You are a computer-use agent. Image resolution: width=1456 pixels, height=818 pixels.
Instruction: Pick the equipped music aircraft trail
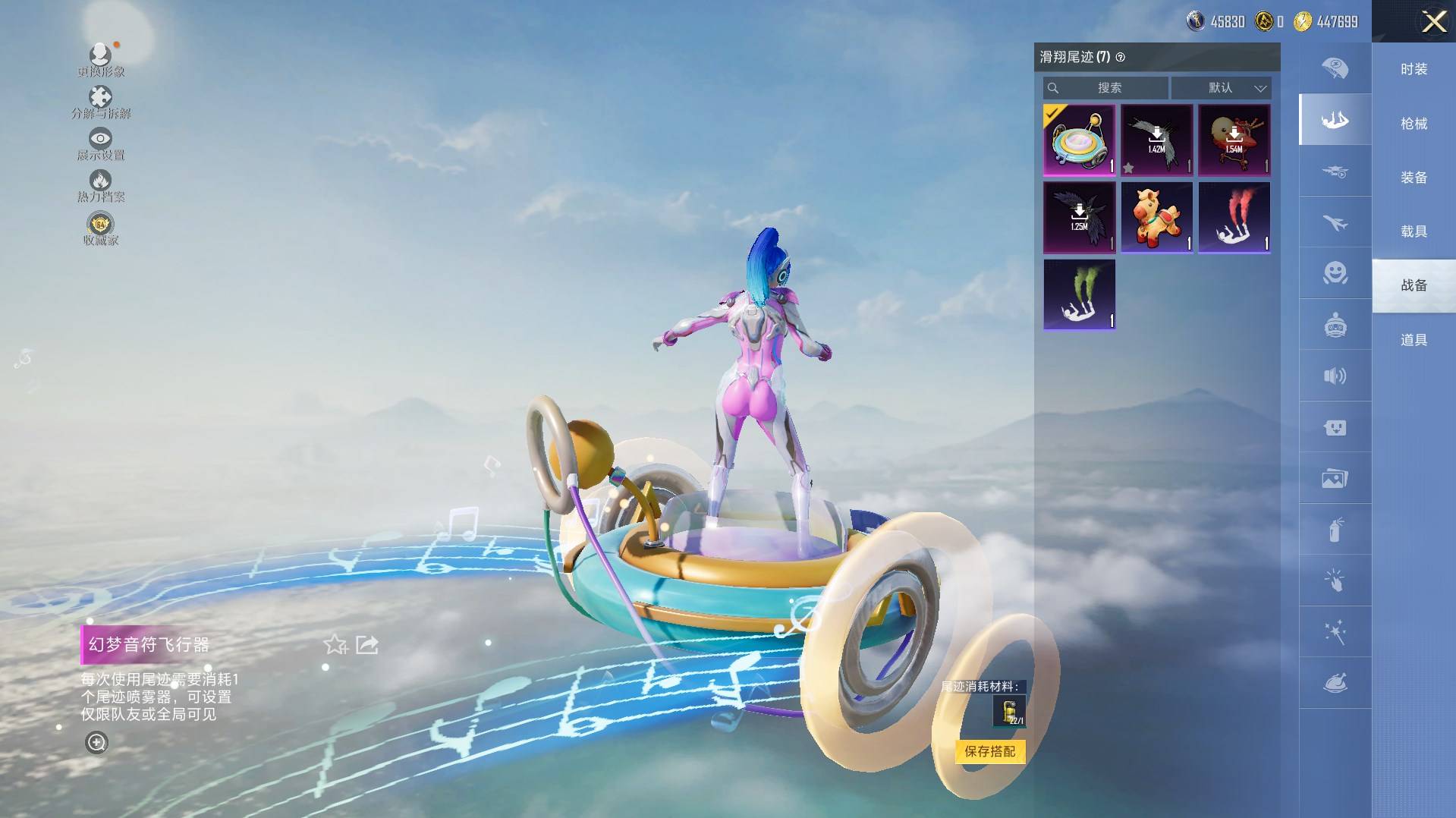tap(1079, 140)
